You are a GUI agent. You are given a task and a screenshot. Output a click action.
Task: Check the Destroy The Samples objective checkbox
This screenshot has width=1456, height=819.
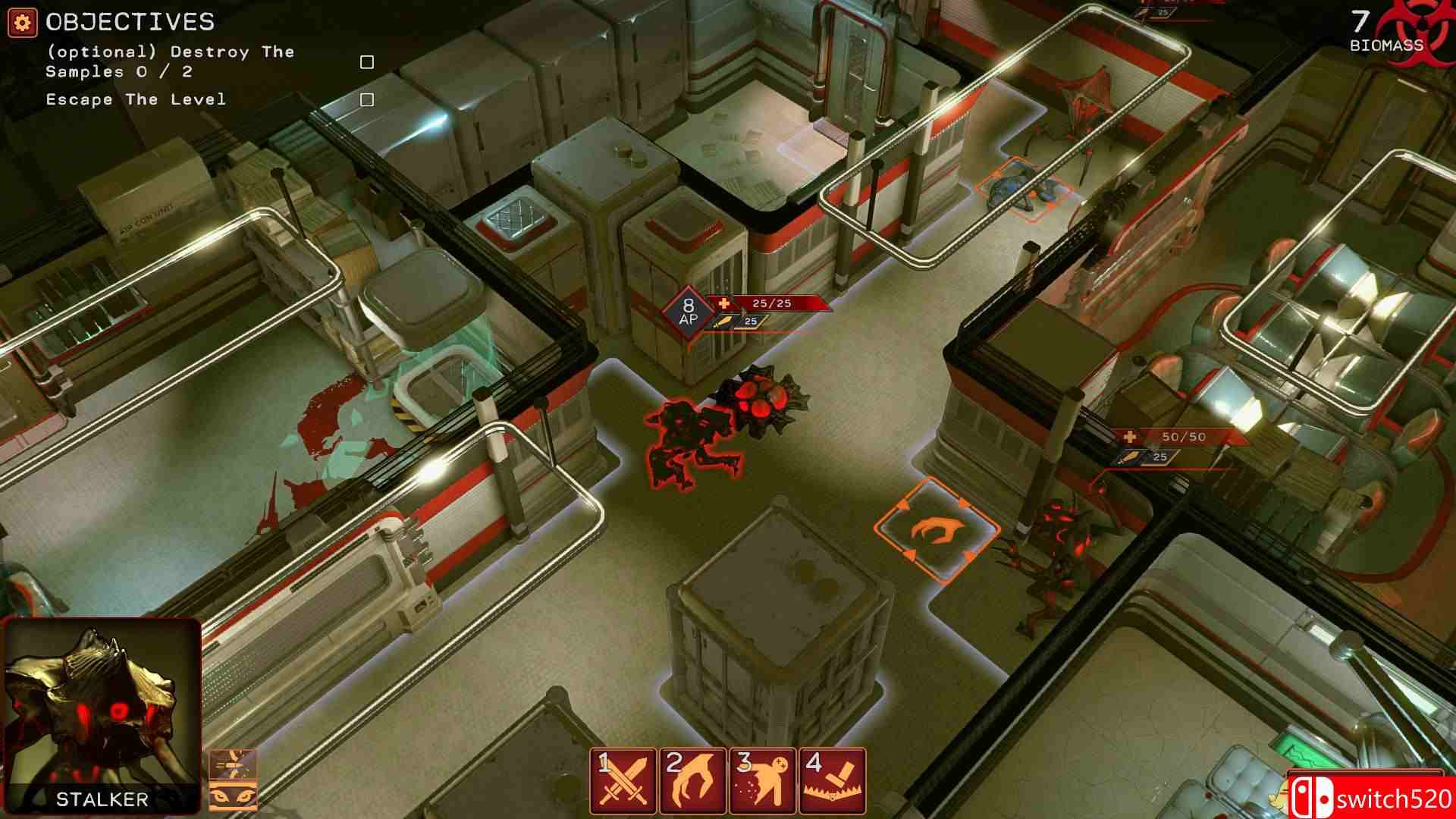367,61
